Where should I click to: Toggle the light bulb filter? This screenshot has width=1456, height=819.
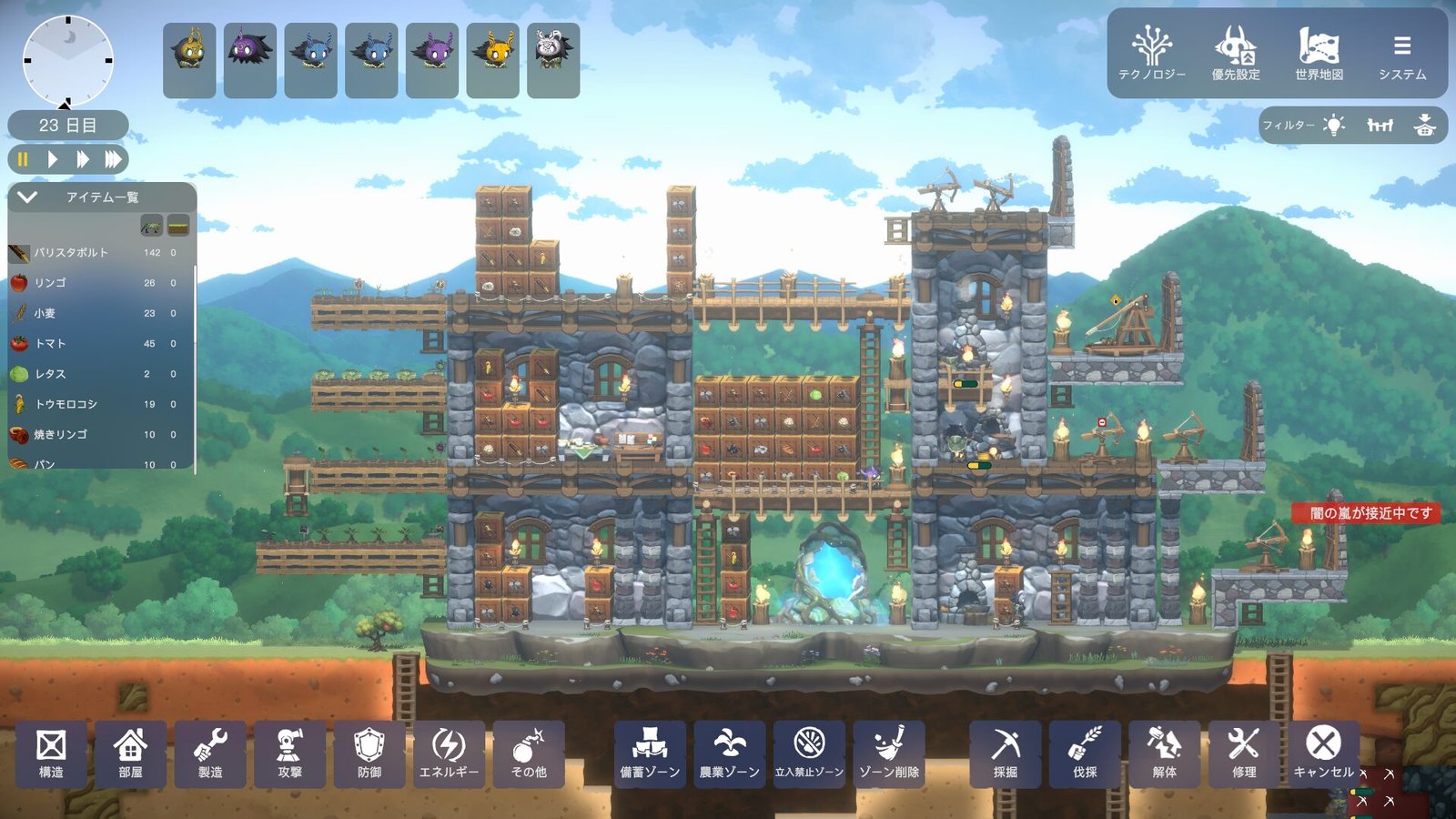click(x=1334, y=126)
